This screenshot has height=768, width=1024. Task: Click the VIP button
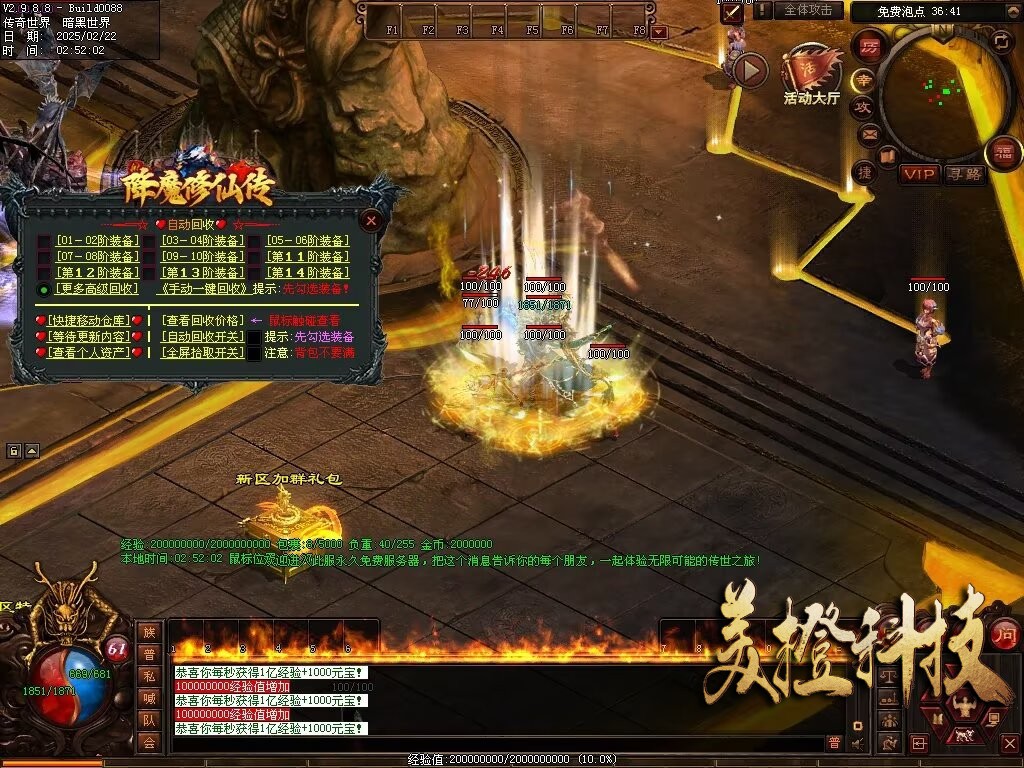(920, 174)
